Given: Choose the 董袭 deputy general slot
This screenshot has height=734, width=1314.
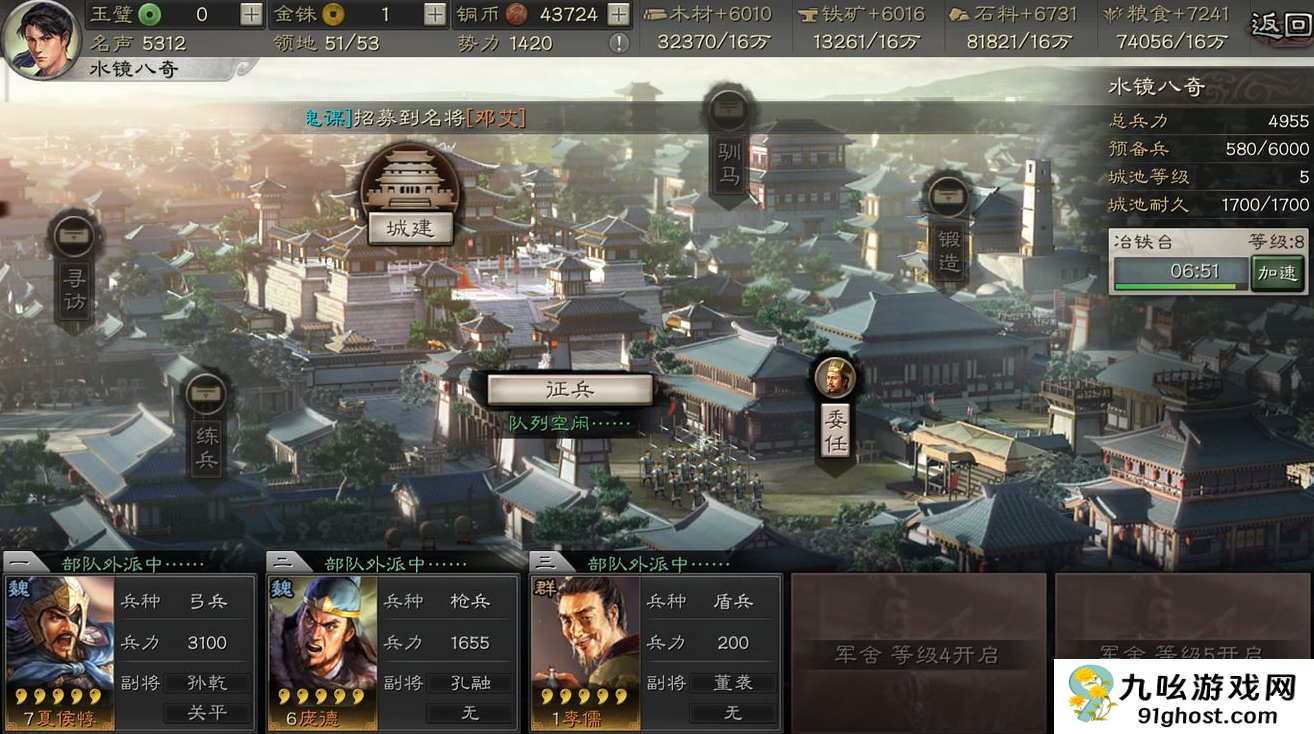Looking at the screenshot, I should point(732,683).
